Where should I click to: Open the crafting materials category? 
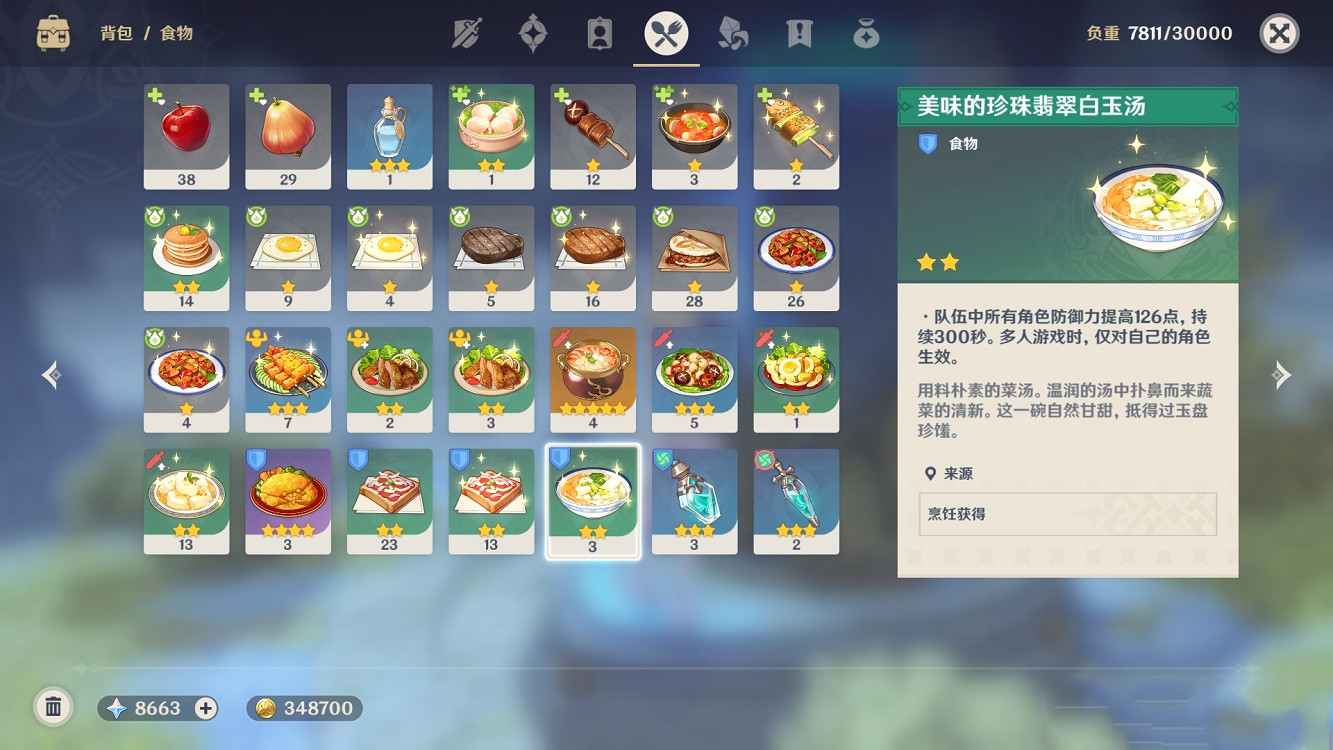pos(731,32)
